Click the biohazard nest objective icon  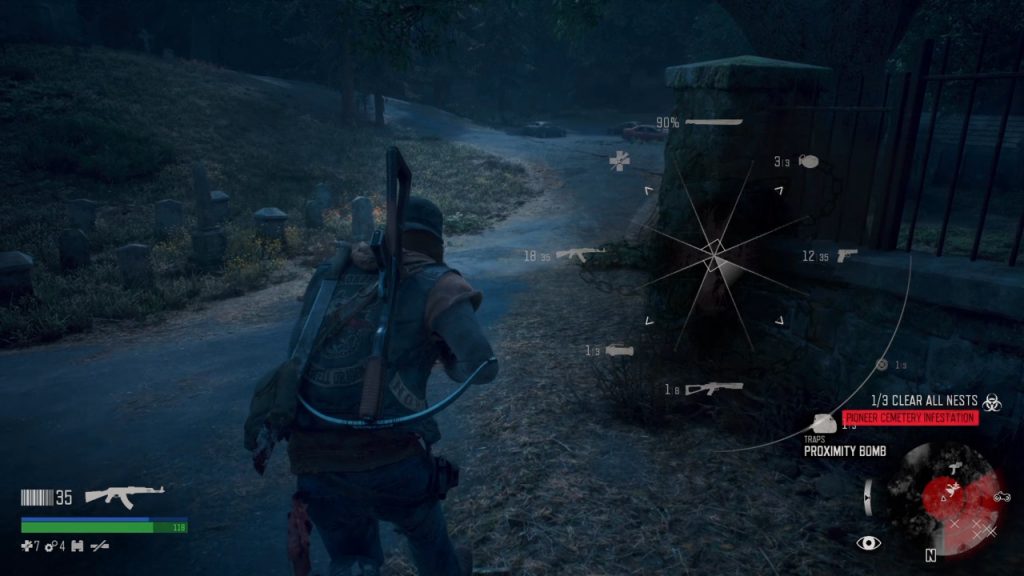pyautogui.click(x=993, y=401)
